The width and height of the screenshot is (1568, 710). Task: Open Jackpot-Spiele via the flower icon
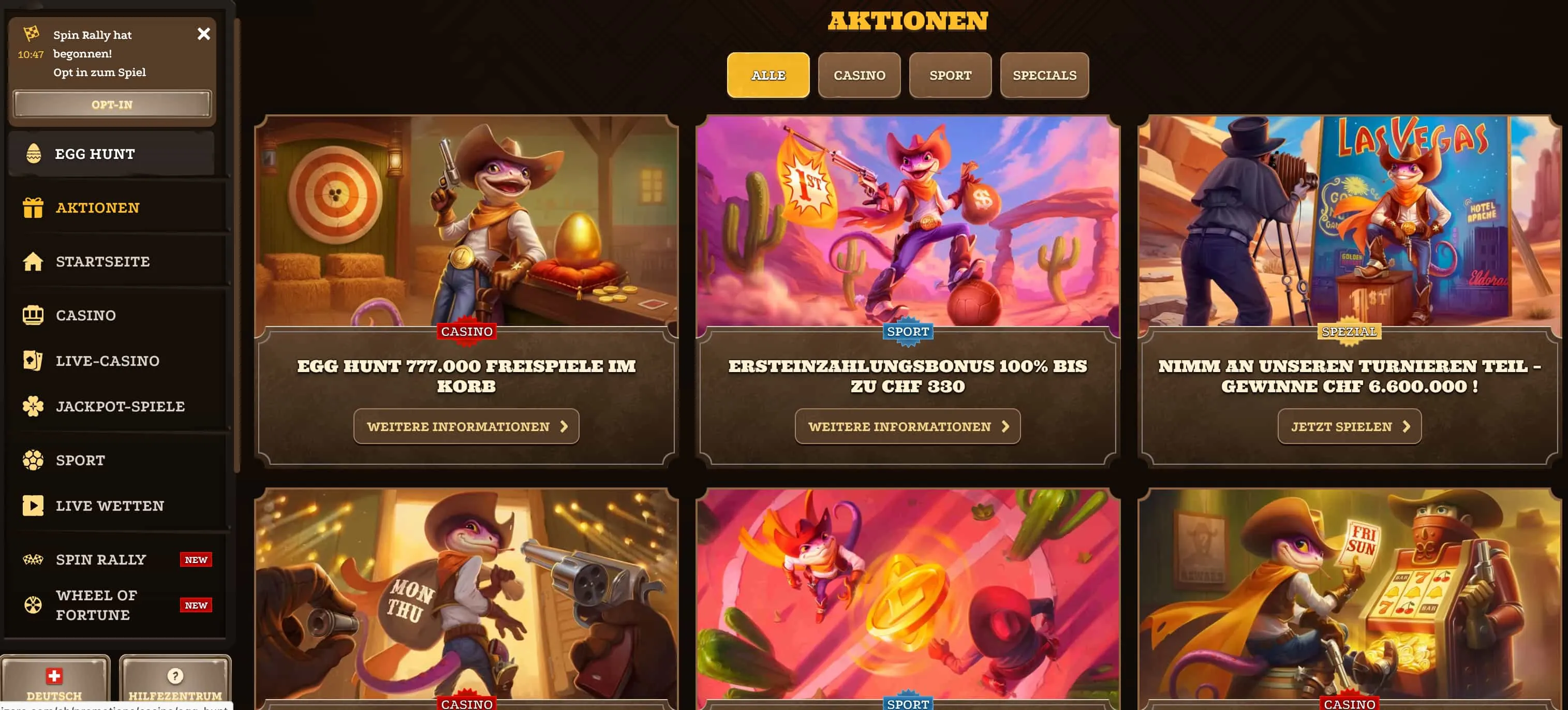point(33,406)
